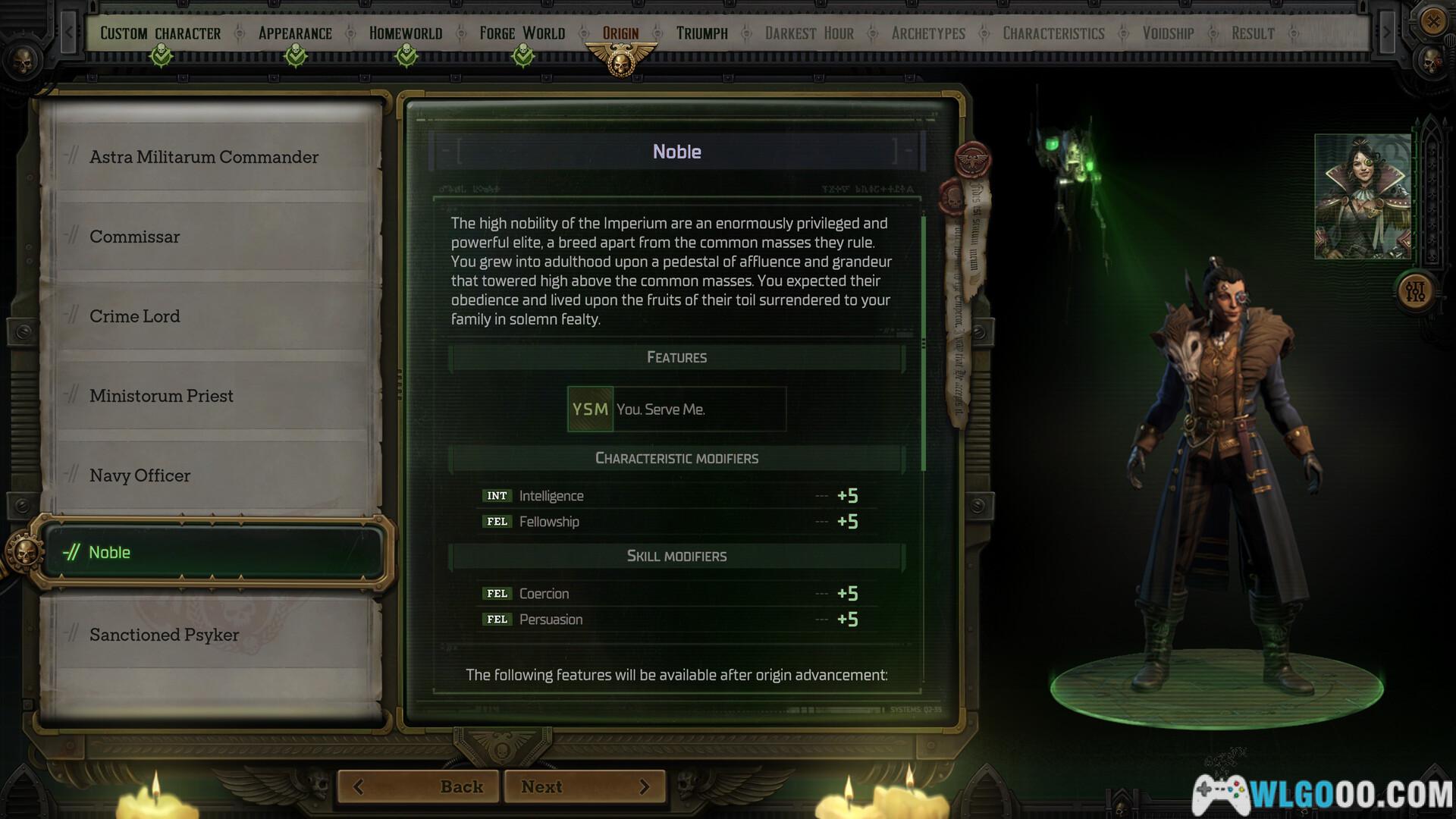Return to the Homeworld tab

pyautogui.click(x=406, y=33)
